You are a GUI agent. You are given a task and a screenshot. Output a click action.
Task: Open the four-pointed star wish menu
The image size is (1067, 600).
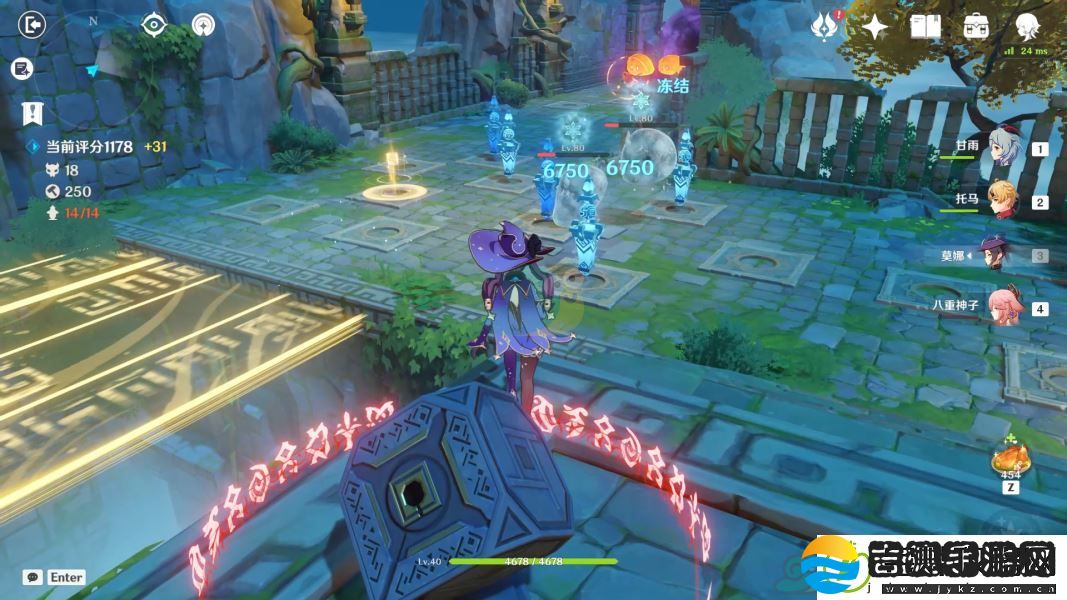point(875,27)
